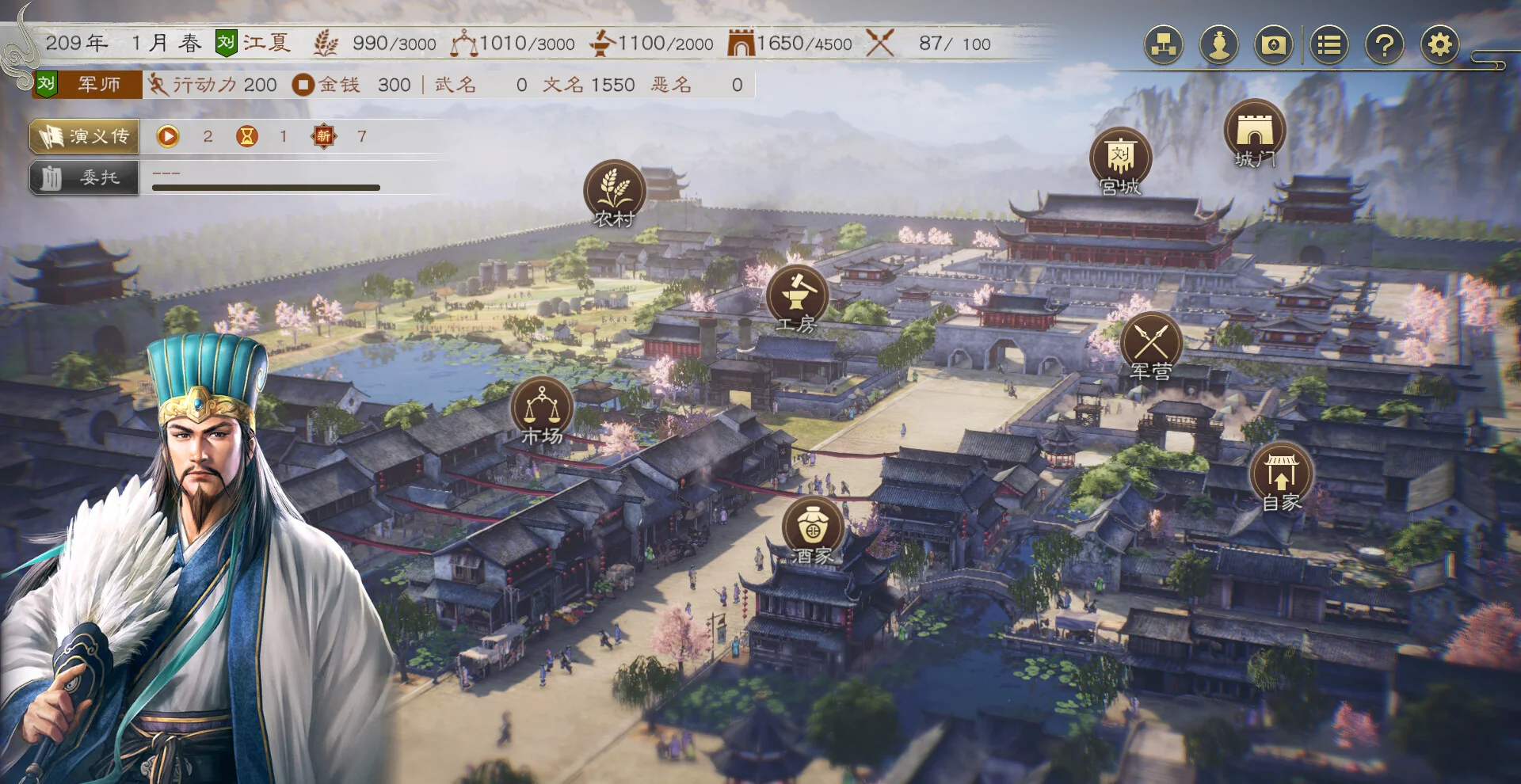
Task: Open the relationship chart icon
Action: coord(1163,44)
